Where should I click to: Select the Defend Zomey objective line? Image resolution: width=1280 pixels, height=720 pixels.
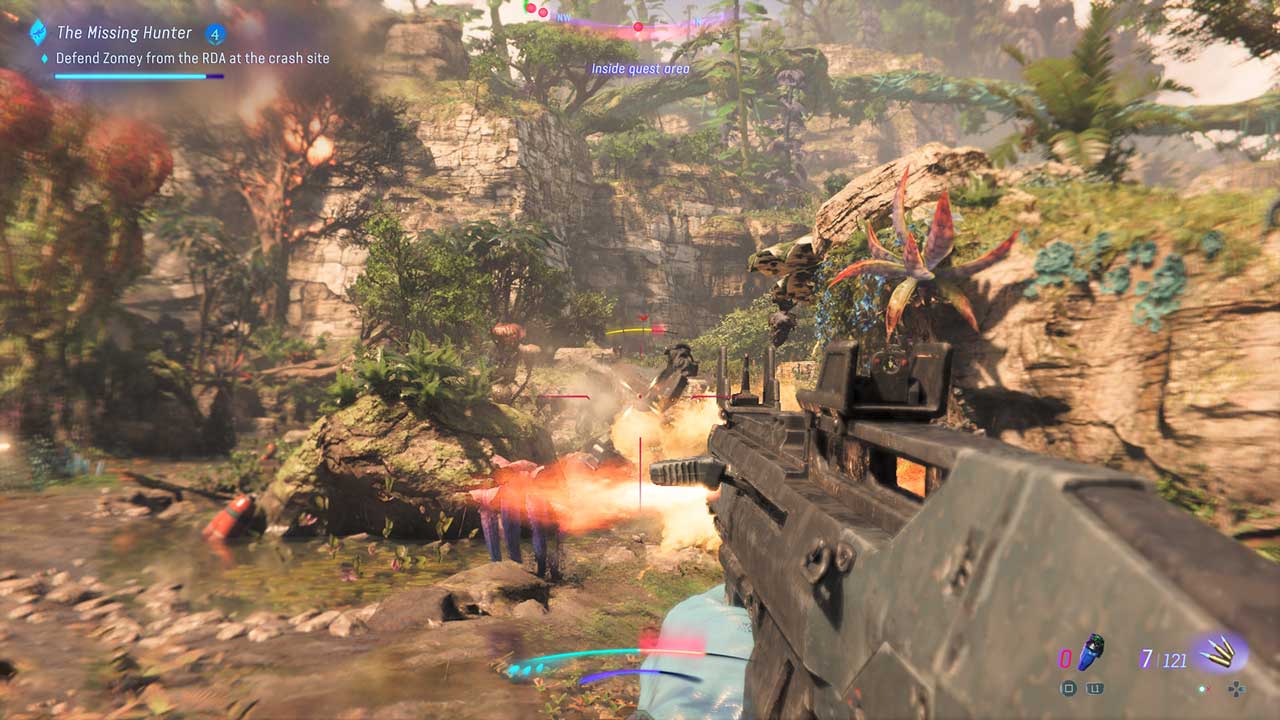click(192, 58)
